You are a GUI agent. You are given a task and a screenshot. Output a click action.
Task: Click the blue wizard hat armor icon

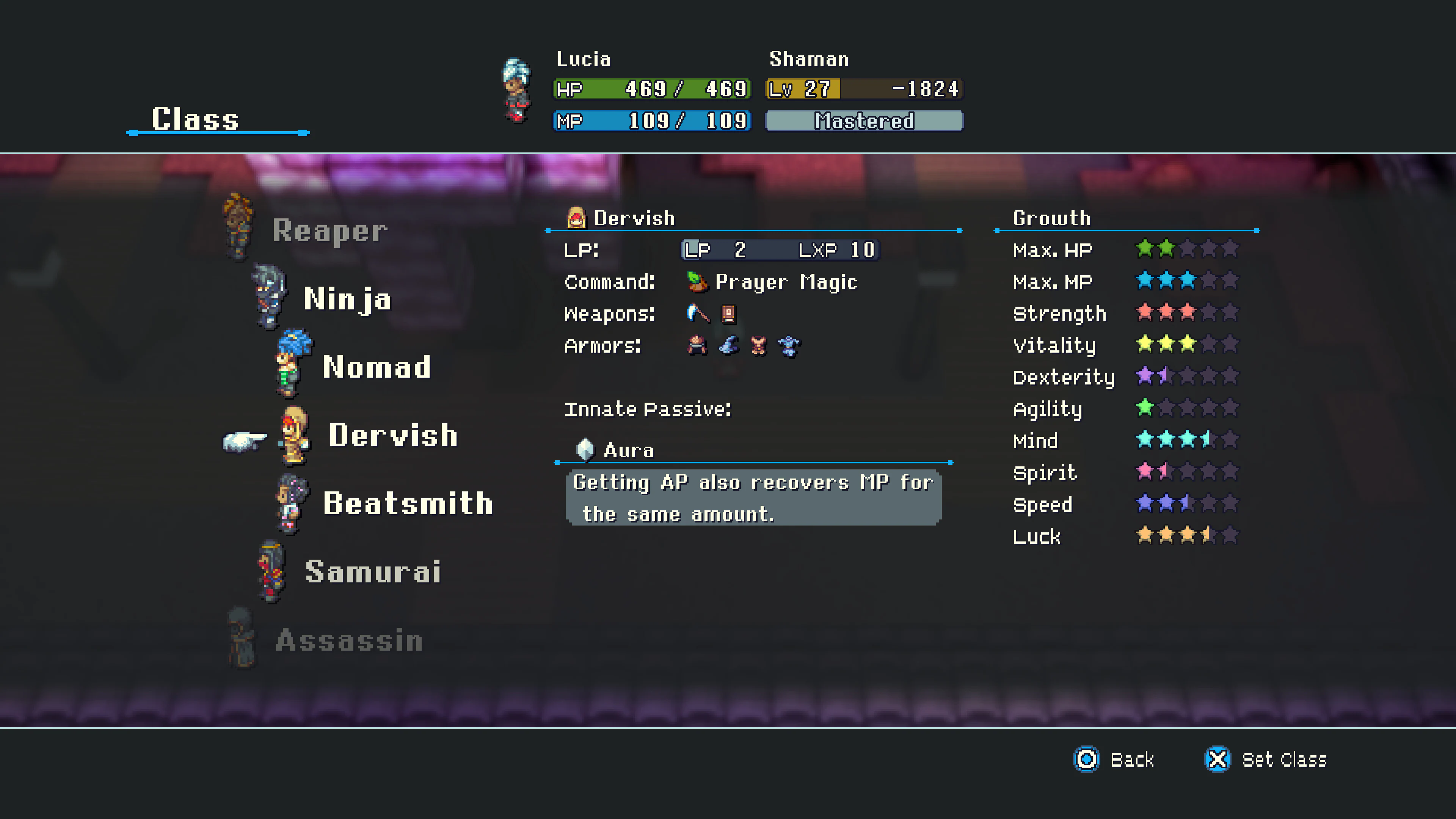[x=729, y=346]
